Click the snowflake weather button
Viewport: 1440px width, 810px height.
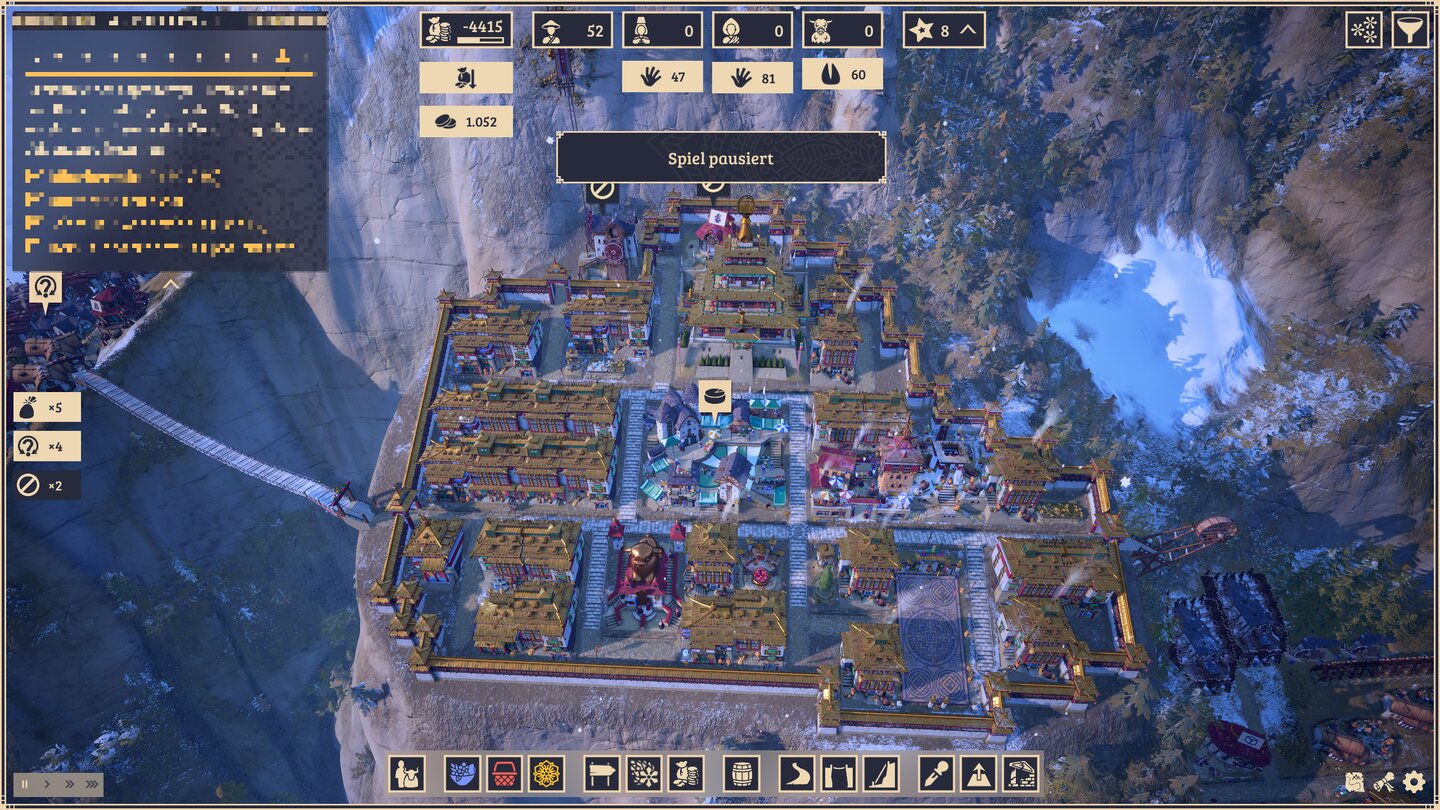tap(1364, 30)
